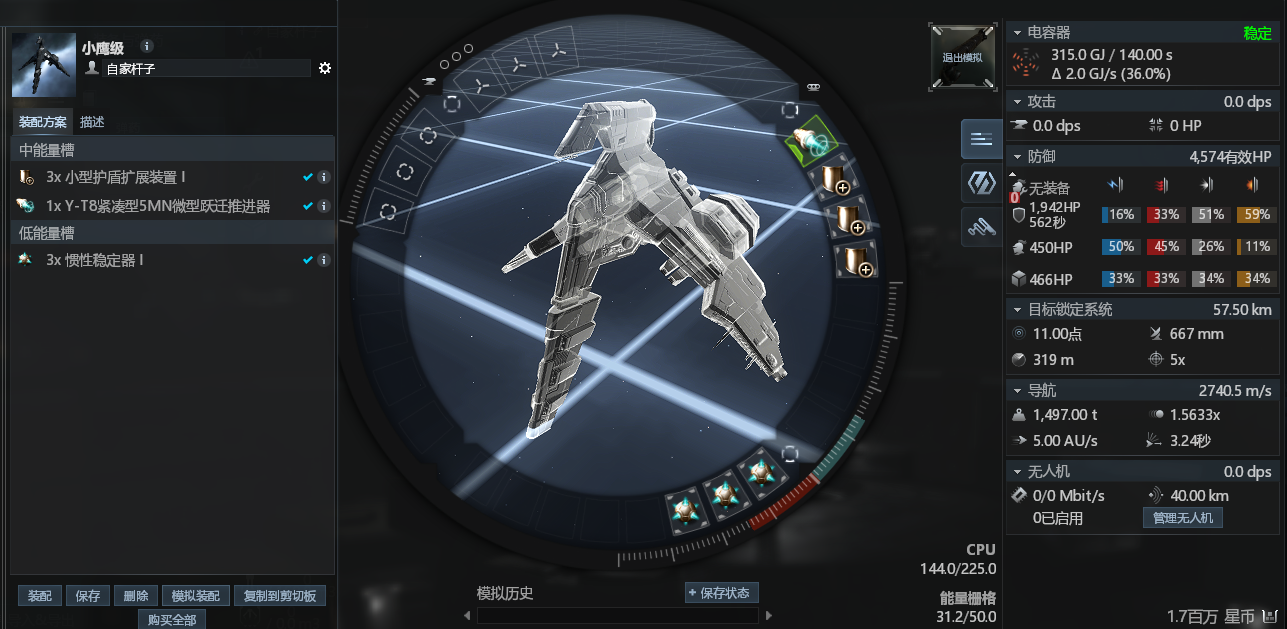Copy fitting with 复制到剪切板
This screenshot has width=1287, height=629.
click(x=280, y=596)
